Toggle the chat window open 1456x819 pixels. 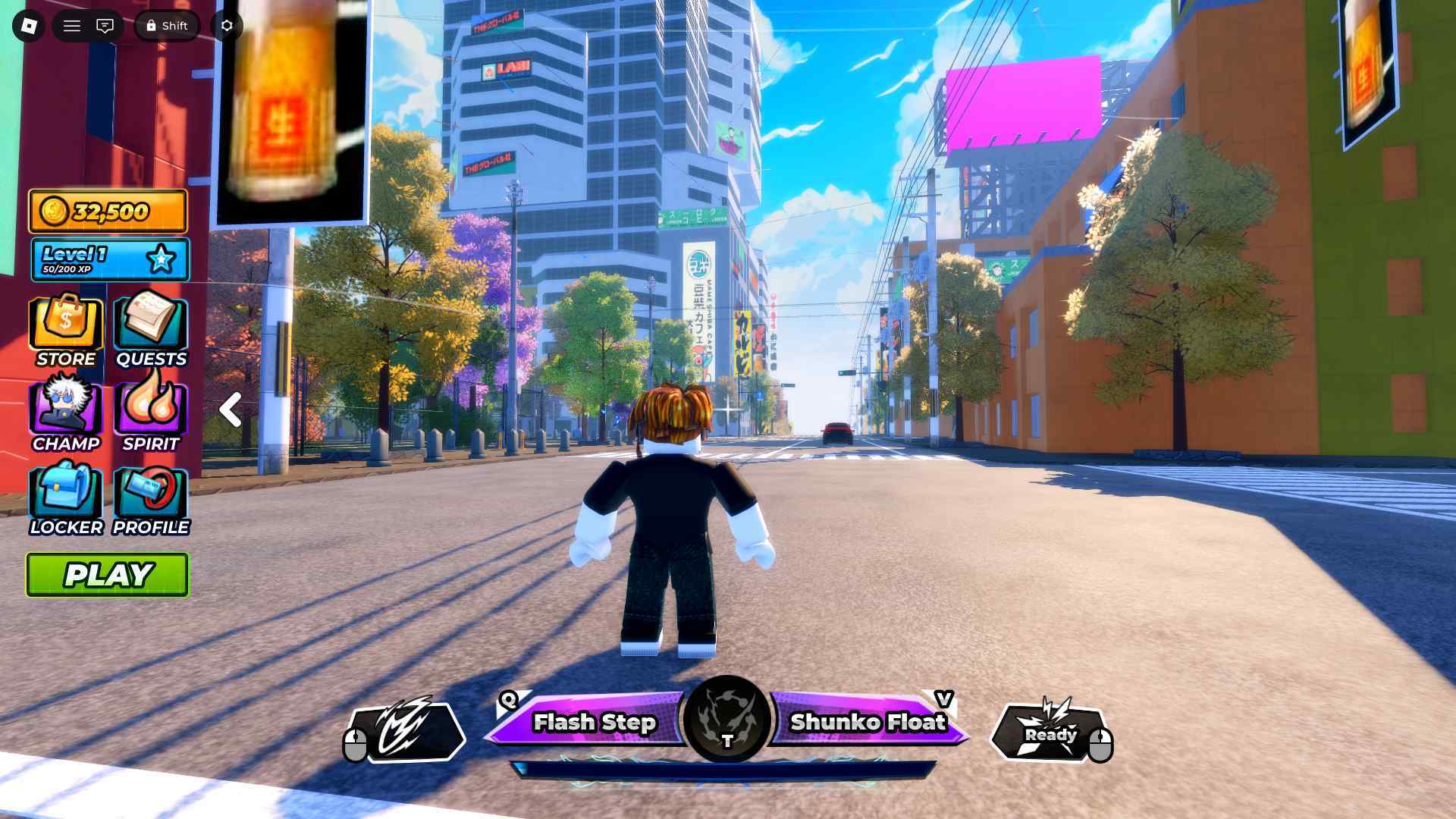coord(105,25)
